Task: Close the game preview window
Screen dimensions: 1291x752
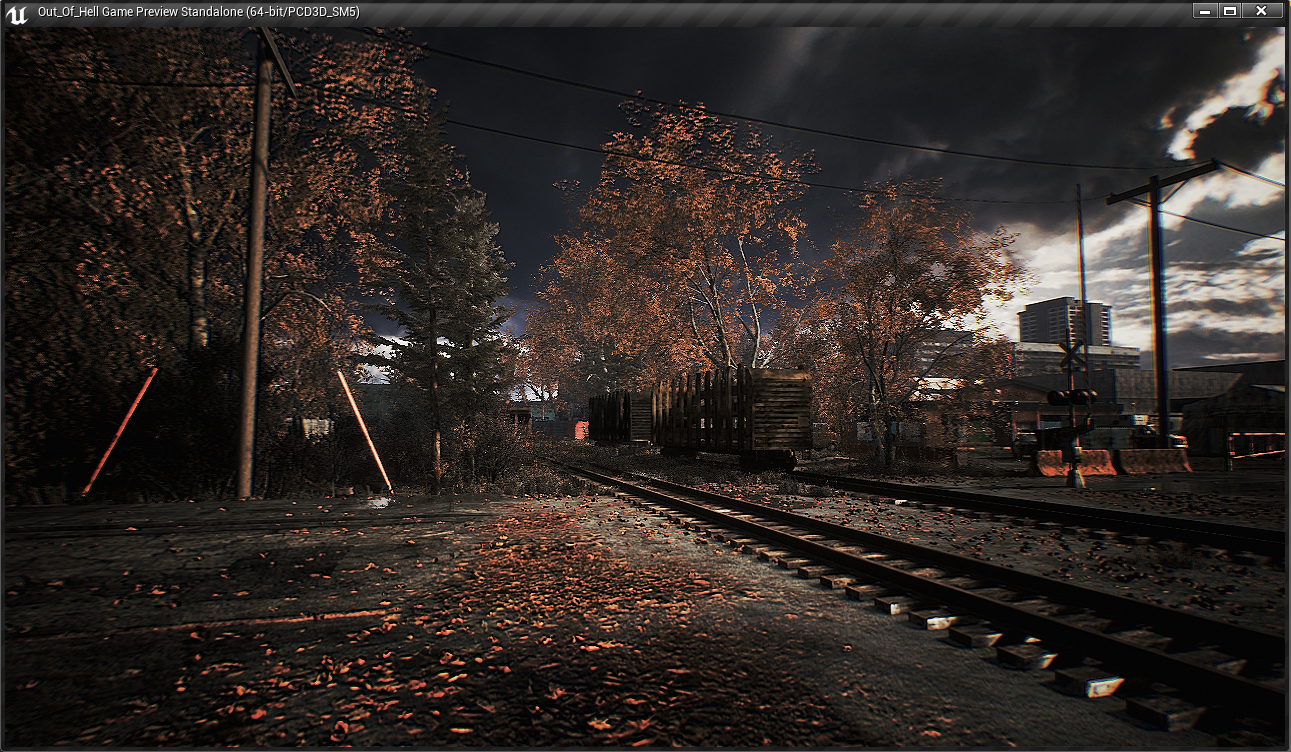Action: (1261, 11)
